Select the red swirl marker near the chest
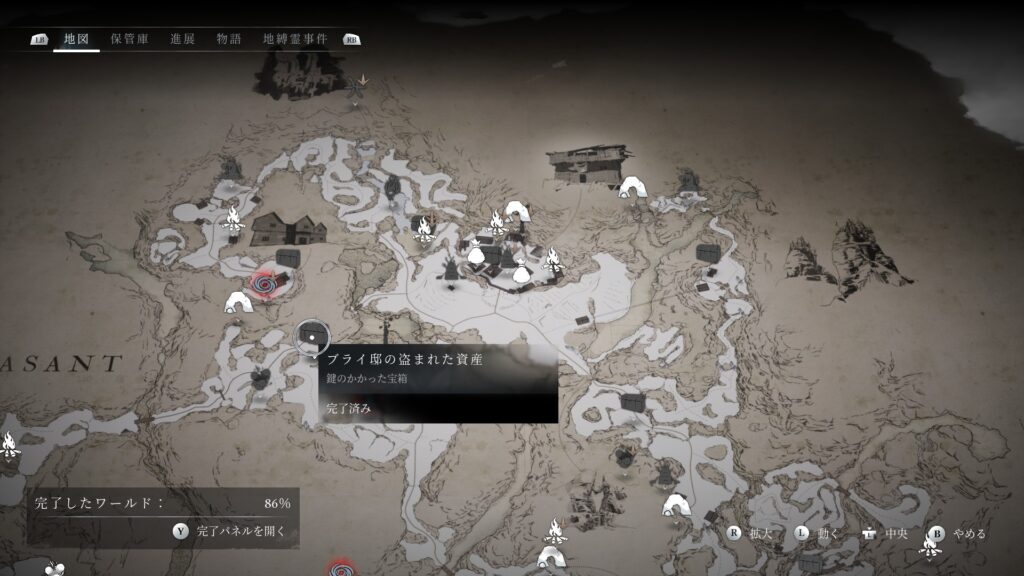This screenshot has width=1024, height=576. click(x=267, y=284)
